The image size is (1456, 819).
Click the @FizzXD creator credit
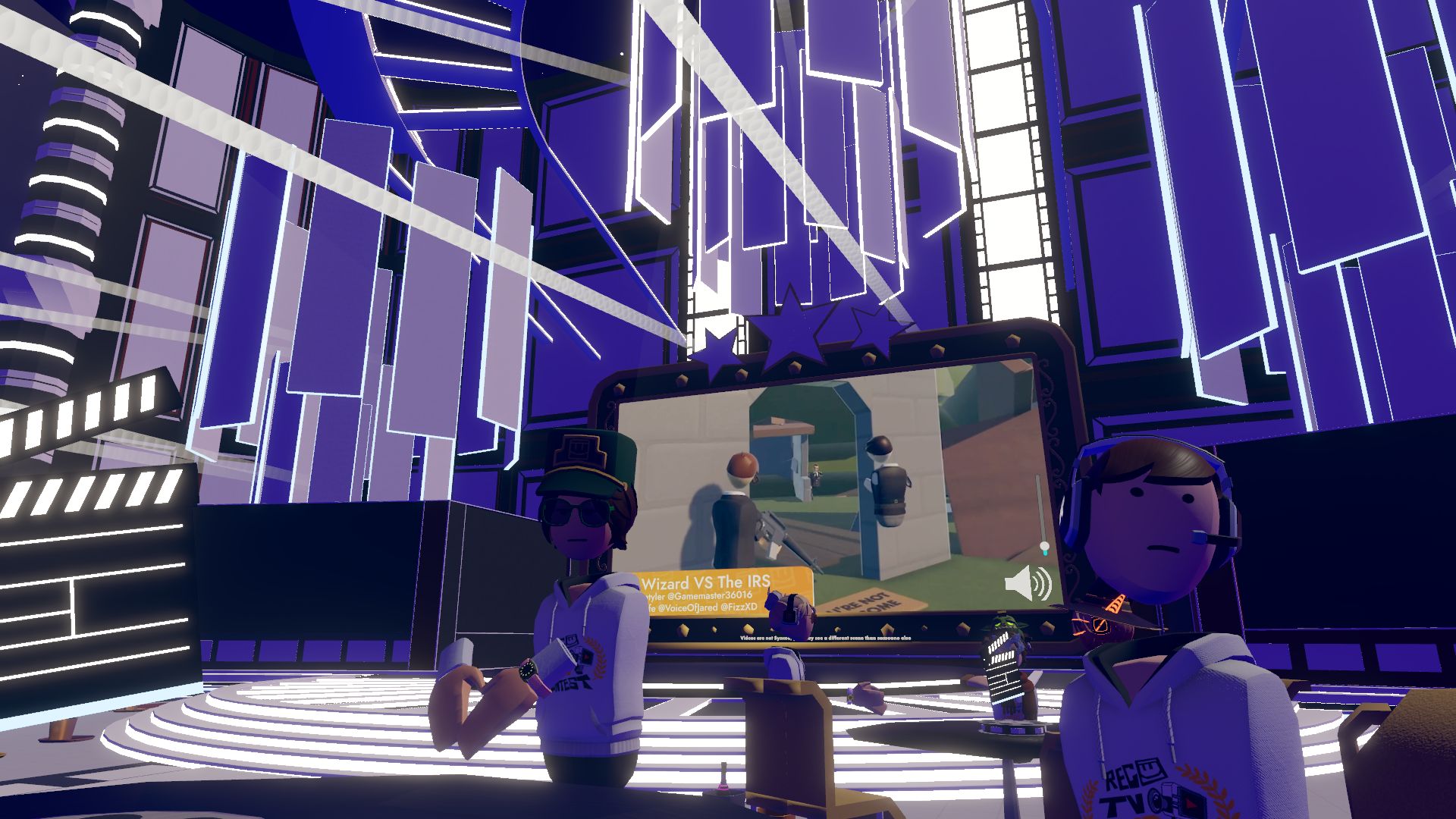point(742,607)
